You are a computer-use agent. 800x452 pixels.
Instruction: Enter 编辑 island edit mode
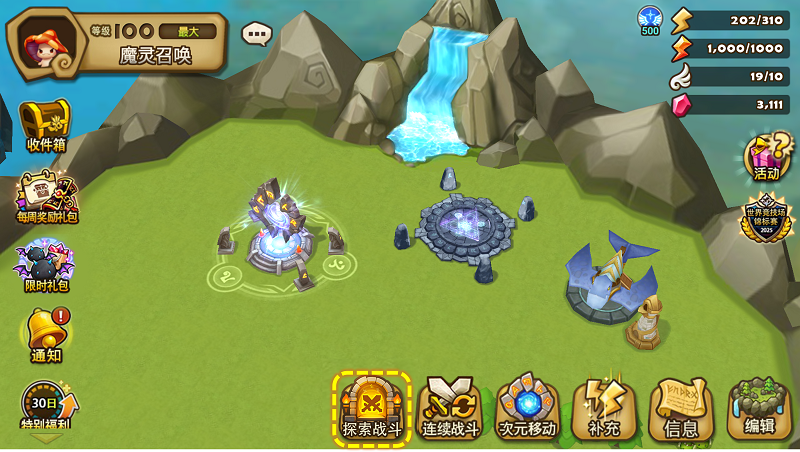[x=759, y=408]
